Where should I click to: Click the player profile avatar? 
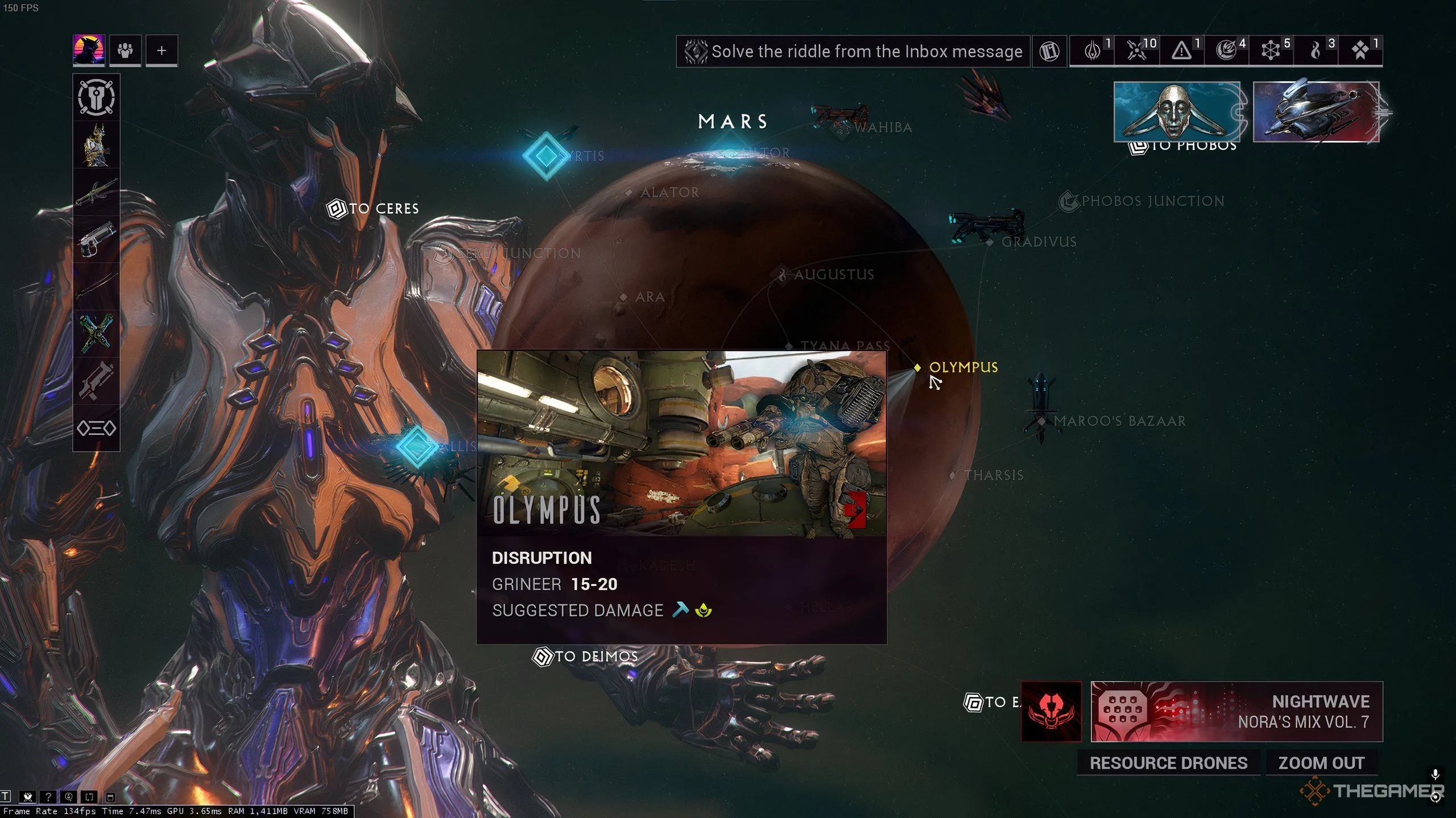89,50
